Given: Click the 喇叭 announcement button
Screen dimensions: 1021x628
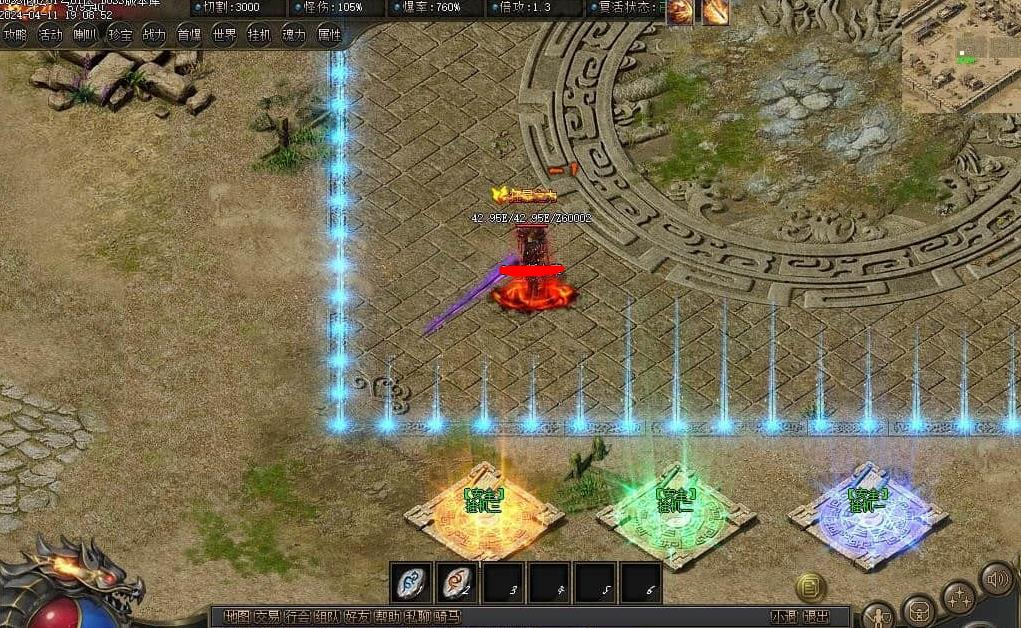Looking at the screenshot, I should [x=85, y=35].
